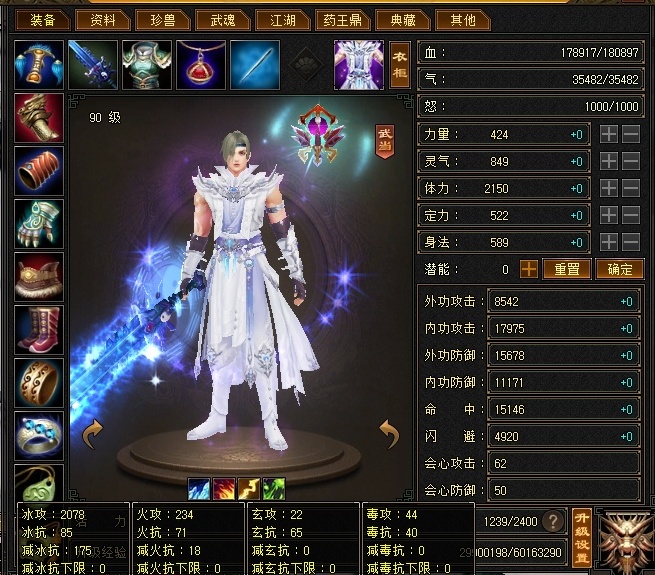This screenshot has height=575, width=655.
Task: Click the red boots equipment slot
Action: coord(40,331)
